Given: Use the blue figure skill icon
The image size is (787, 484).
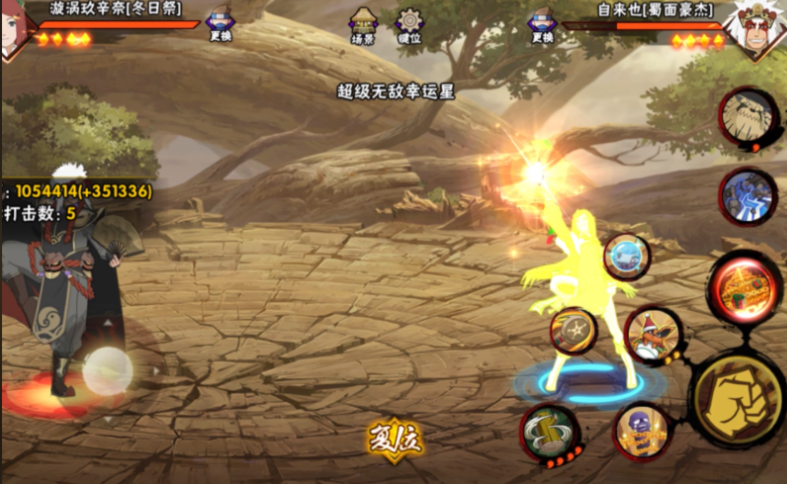Looking at the screenshot, I should (747, 196).
